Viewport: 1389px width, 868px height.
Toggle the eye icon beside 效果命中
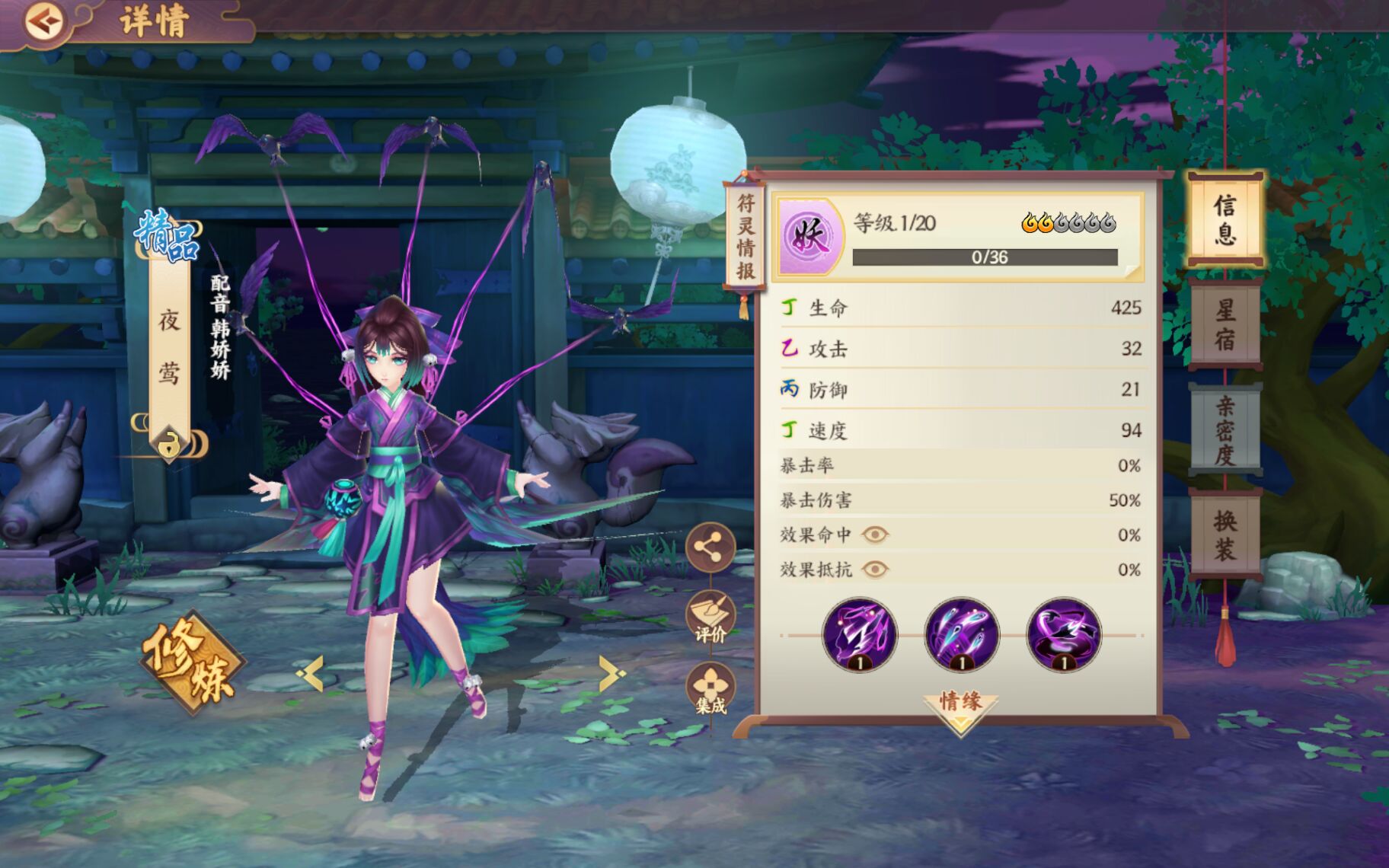point(874,535)
